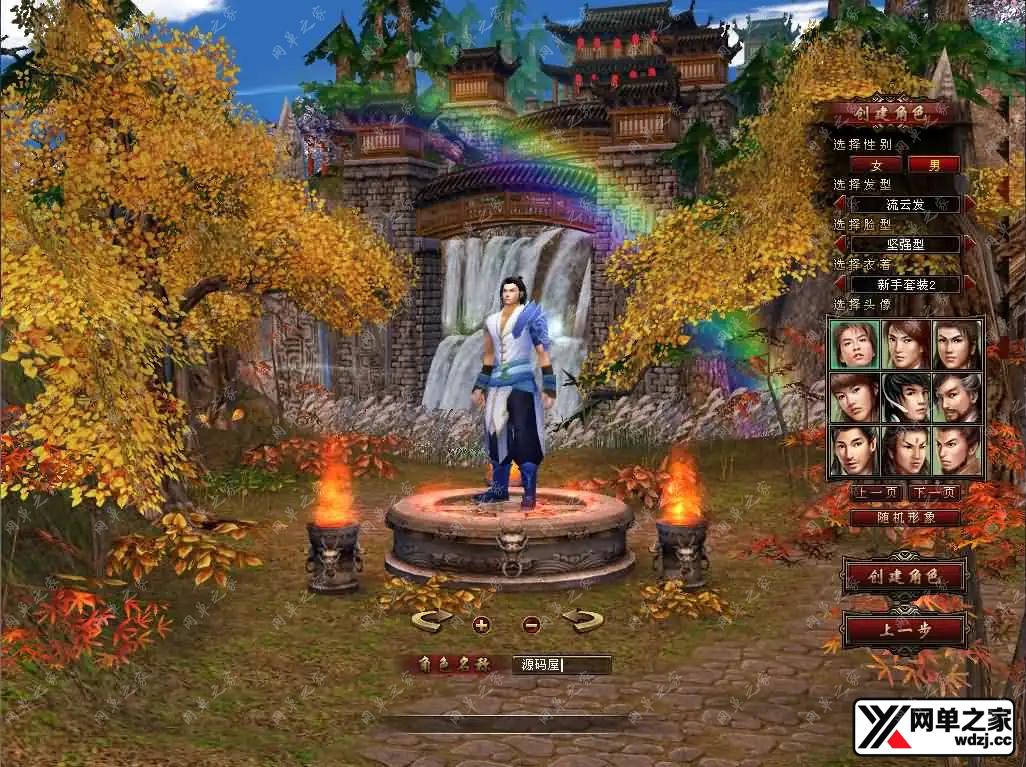Choose the bearded grey-haired portrait avatar

click(957, 397)
